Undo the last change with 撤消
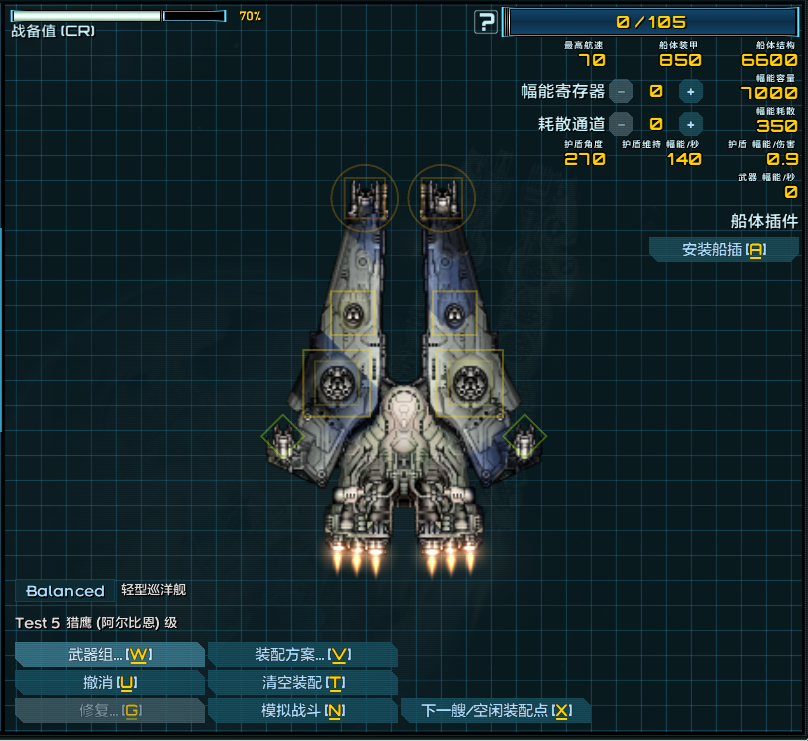The width and height of the screenshot is (808, 741). [x=109, y=683]
